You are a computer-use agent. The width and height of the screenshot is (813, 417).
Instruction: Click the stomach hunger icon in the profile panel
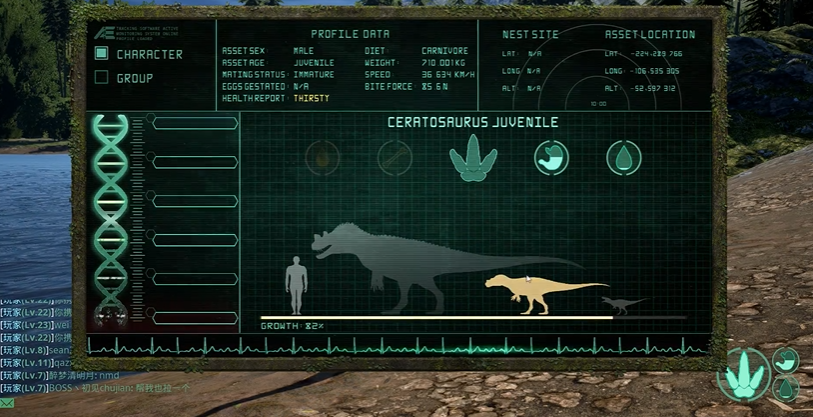(x=551, y=157)
